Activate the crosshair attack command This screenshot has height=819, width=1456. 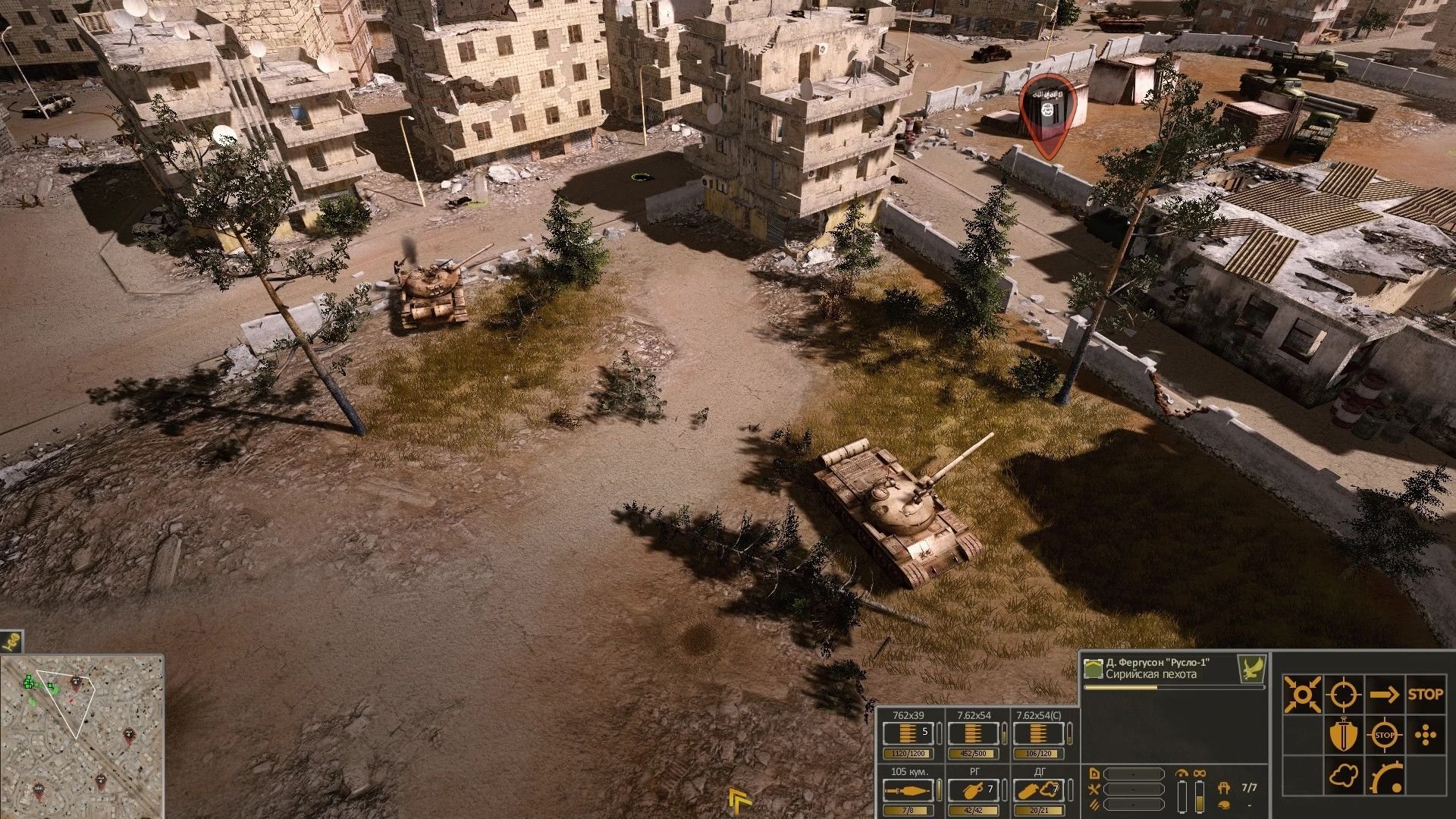click(1343, 694)
